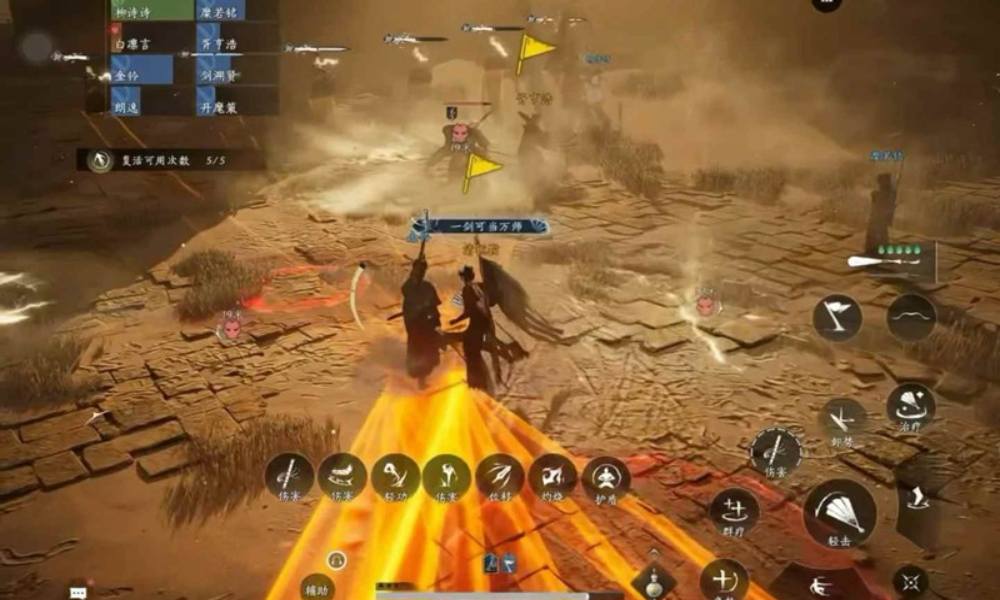
Task: Select the bow weapon icon
Action: (x=911, y=318)
